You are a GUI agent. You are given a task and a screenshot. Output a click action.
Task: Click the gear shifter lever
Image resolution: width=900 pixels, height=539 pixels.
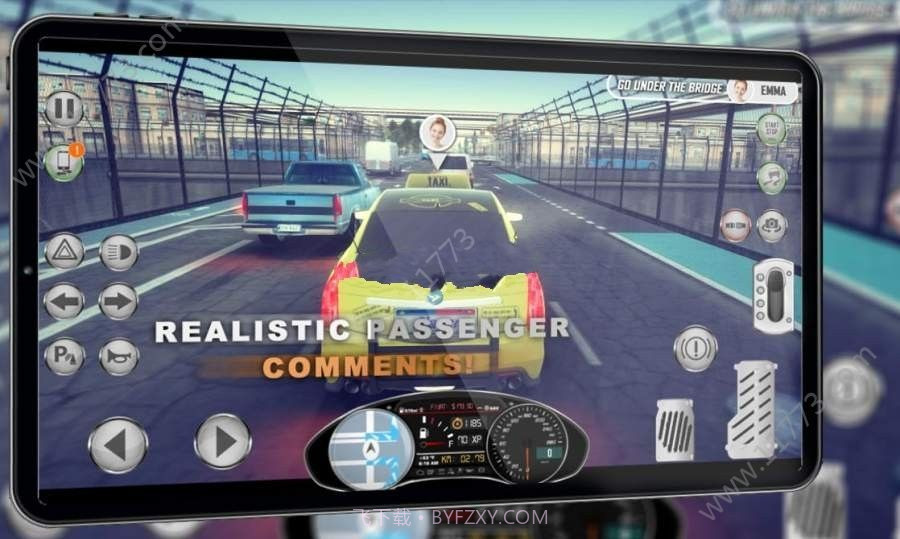click(773, 295)
